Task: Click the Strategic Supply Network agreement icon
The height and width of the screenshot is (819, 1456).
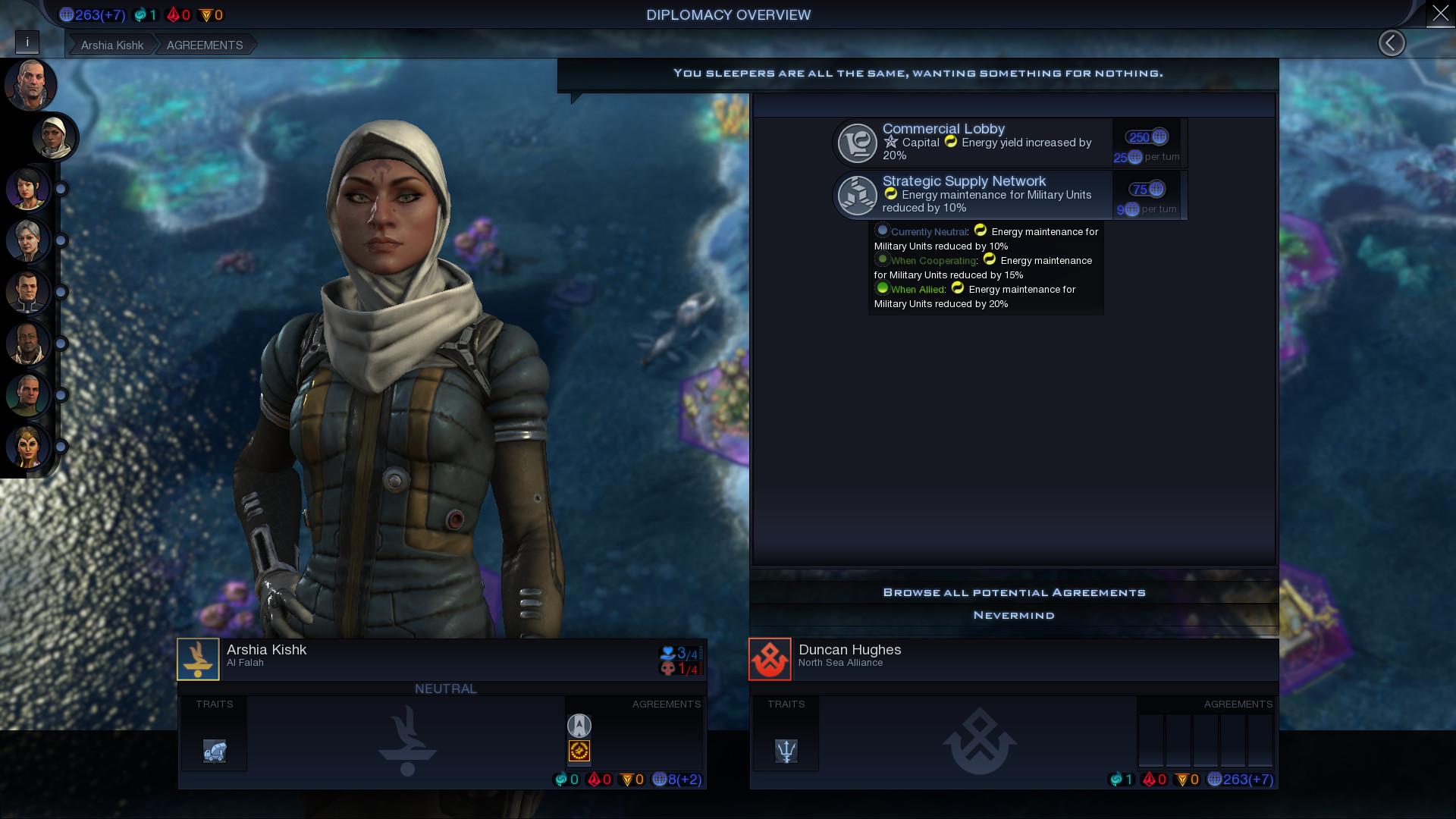Action: (856, 195)
